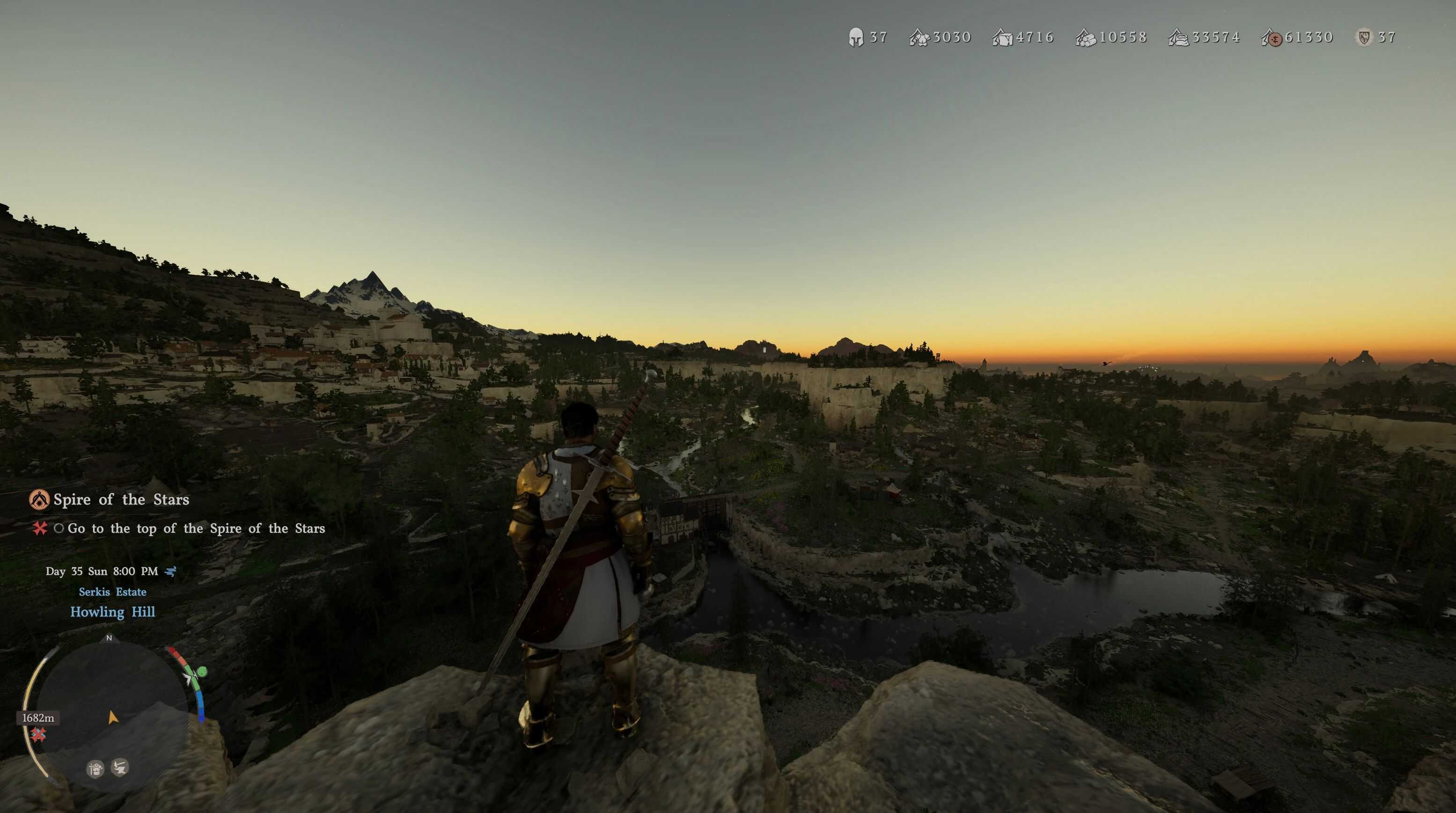Click the North compass indicator on the minimap

point(109,638)
